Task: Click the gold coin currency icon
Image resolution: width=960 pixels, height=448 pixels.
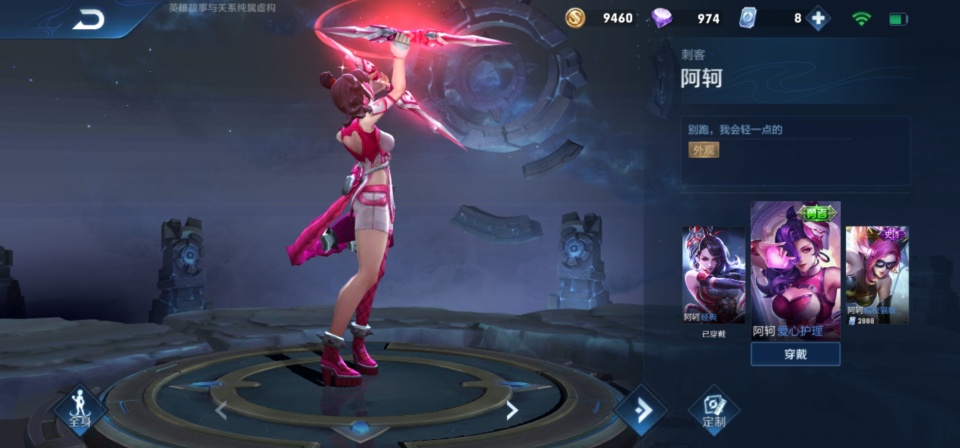Action: click(575, 18)
